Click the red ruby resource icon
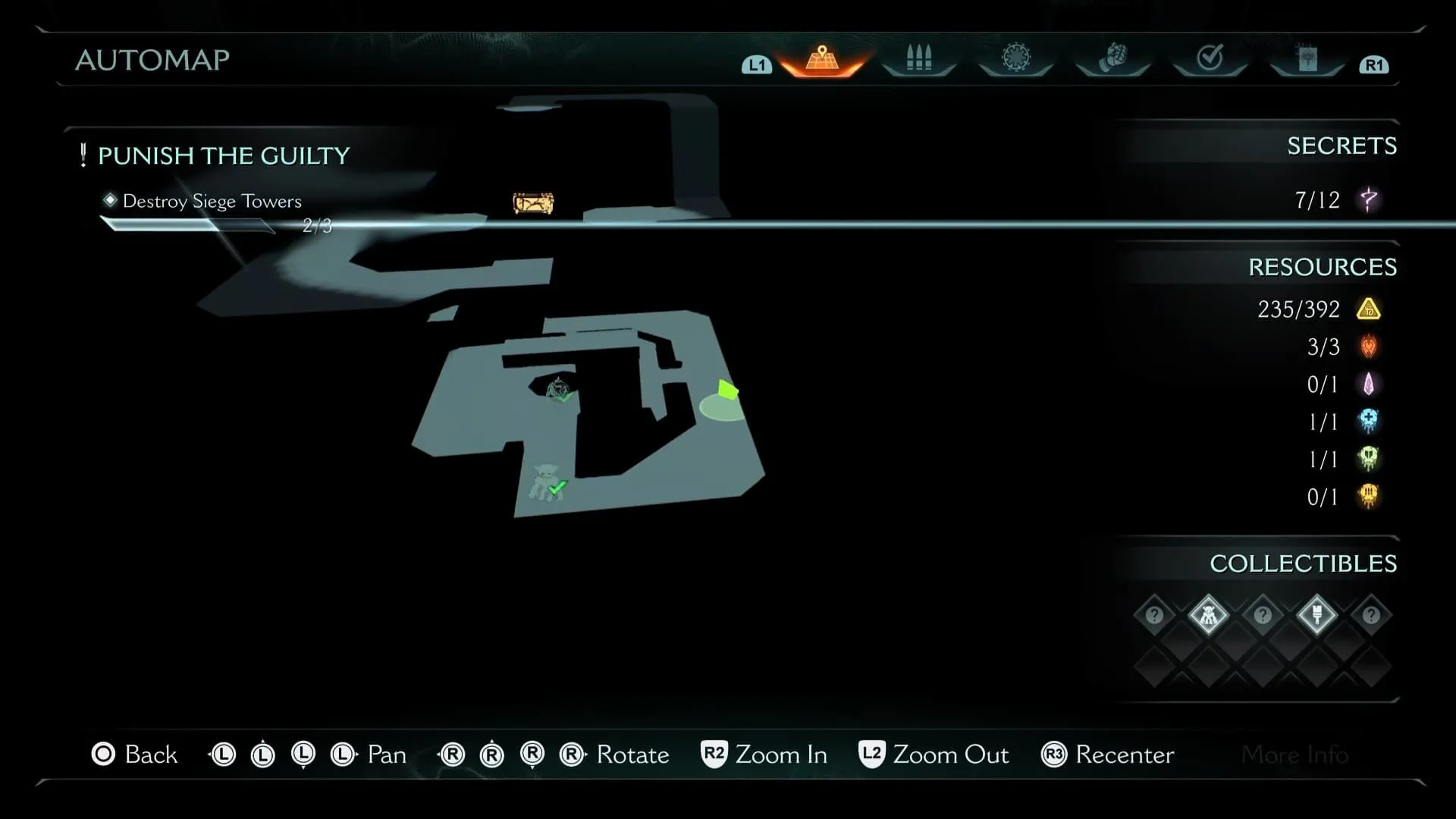1456x819 pixels. point(1368,347)
